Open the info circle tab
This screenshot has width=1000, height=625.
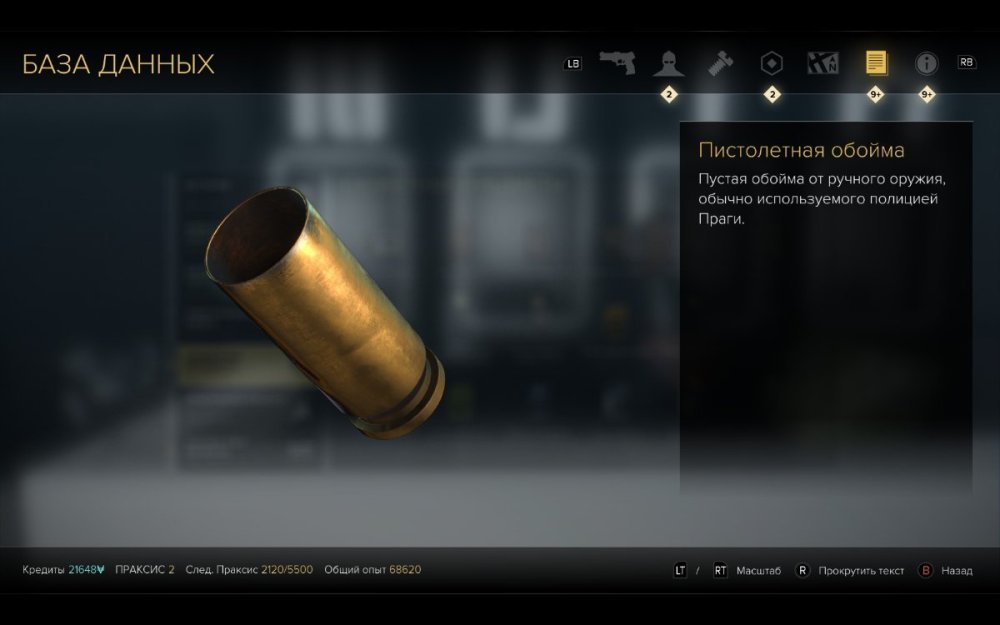(927, 63)
